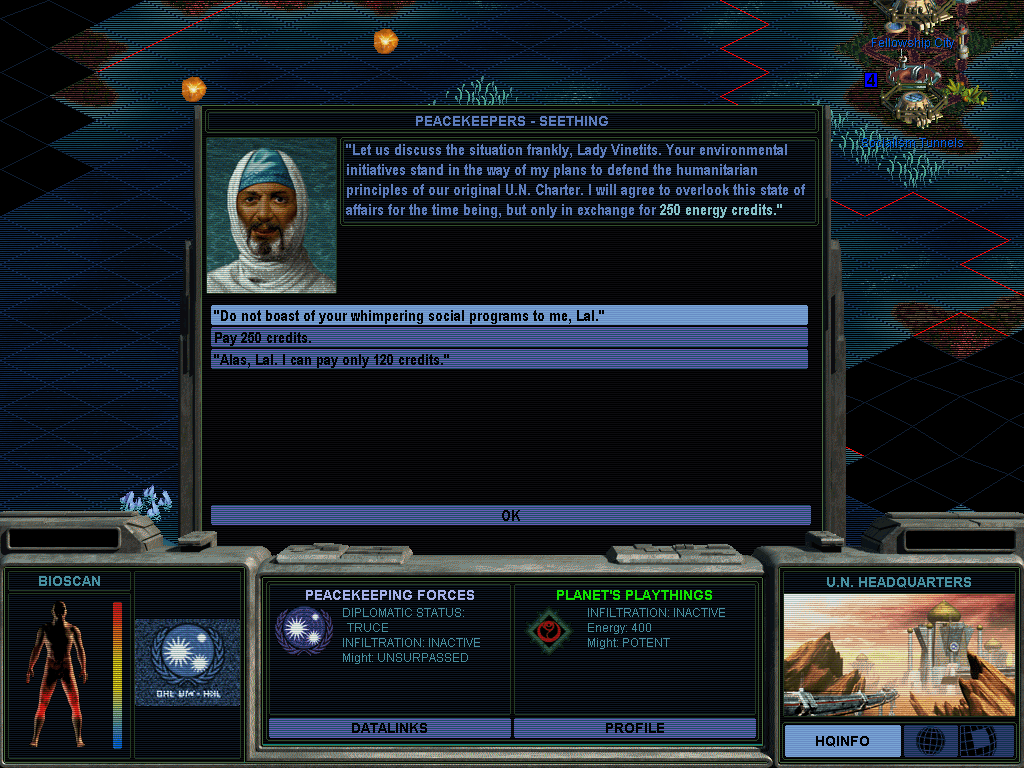Offer to pay only 120 credits
Image resolution: width=1024 pixels, height=768 pixels.
509,359
